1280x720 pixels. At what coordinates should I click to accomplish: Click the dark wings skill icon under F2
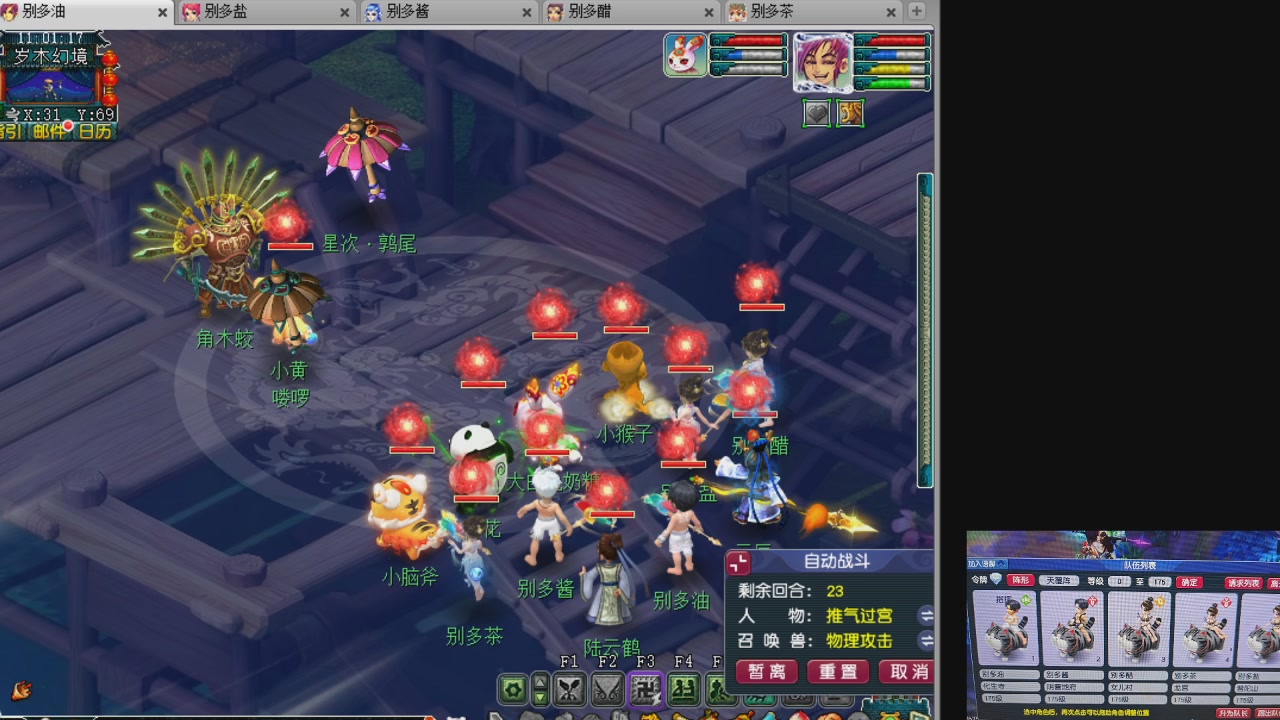607,690
